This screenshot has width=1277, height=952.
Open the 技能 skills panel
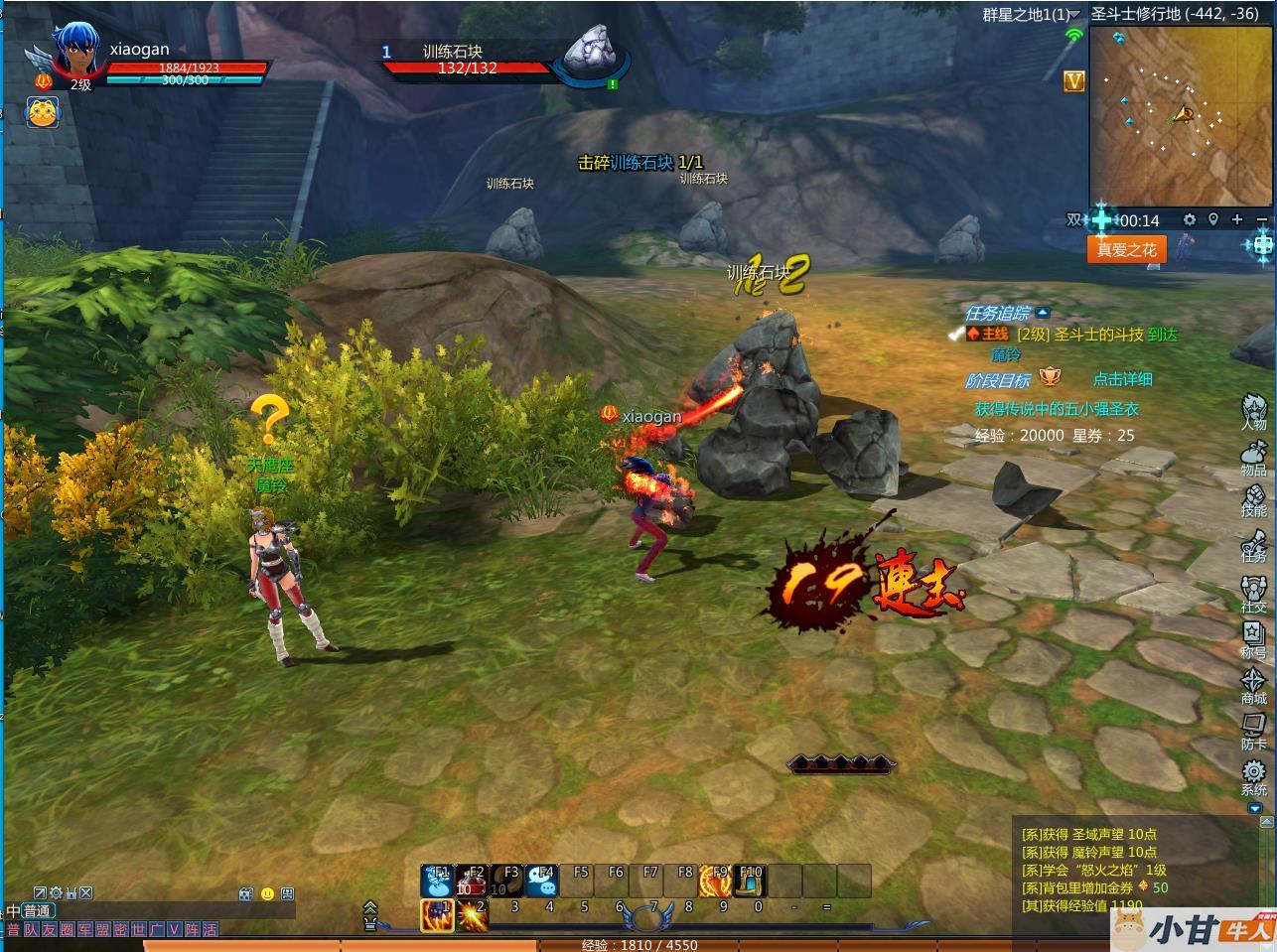click(1253, 497)
